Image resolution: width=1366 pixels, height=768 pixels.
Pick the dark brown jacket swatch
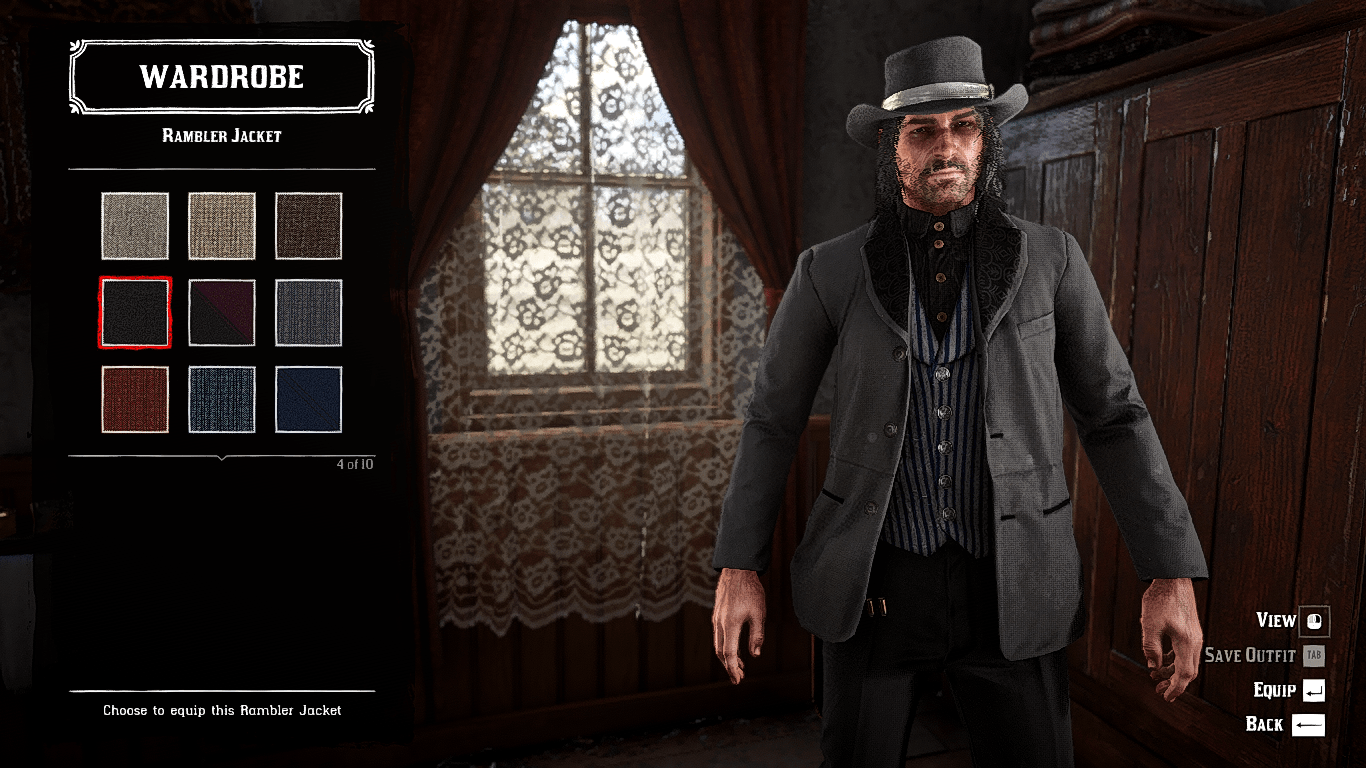click(309, 226)
